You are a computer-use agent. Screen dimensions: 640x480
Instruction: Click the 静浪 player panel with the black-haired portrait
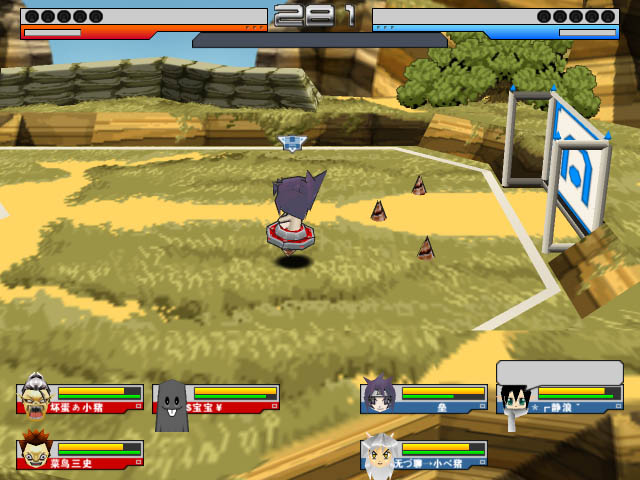click(x=561, y=398)
